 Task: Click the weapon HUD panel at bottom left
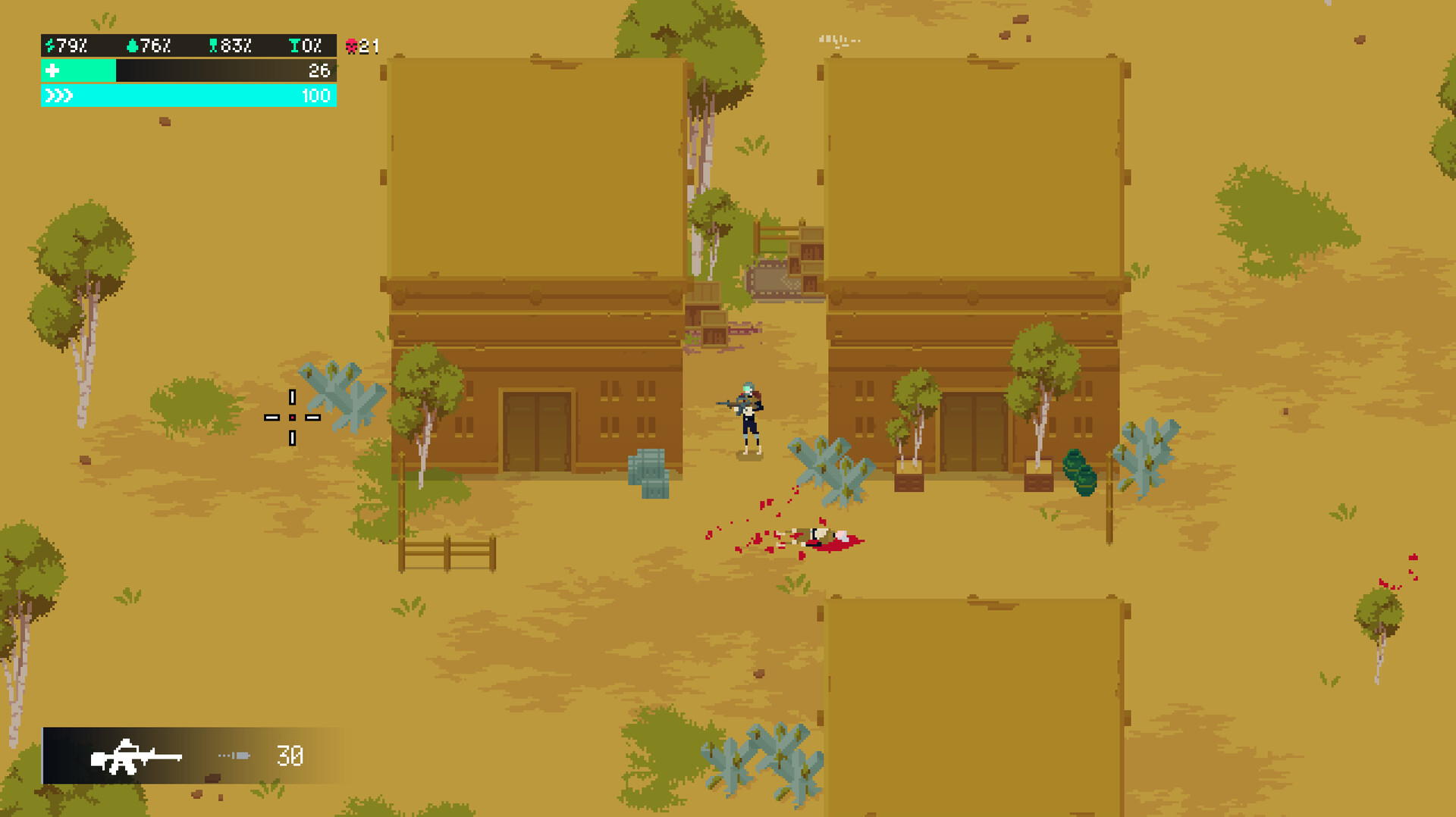pyautogui.click(x=190, y=756)
